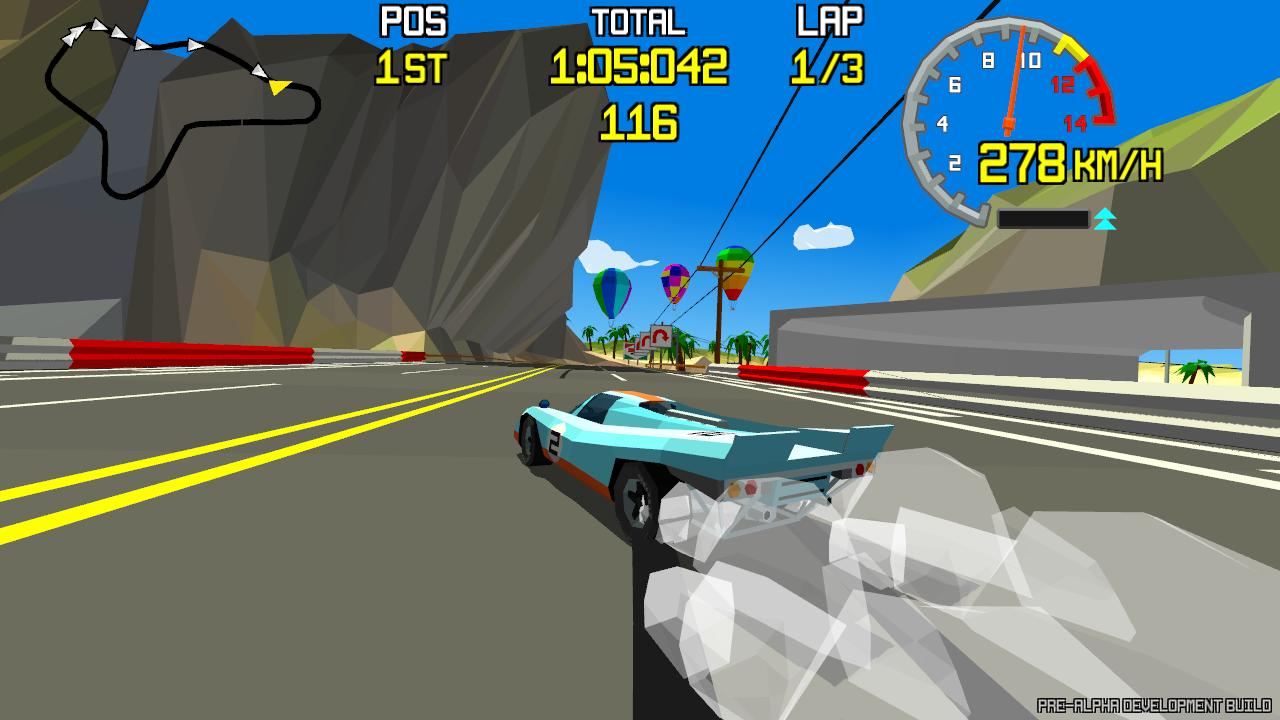
Task: Select the yellow player marker on the minimap
Action: pyautogui.click(x=279, y=87)
